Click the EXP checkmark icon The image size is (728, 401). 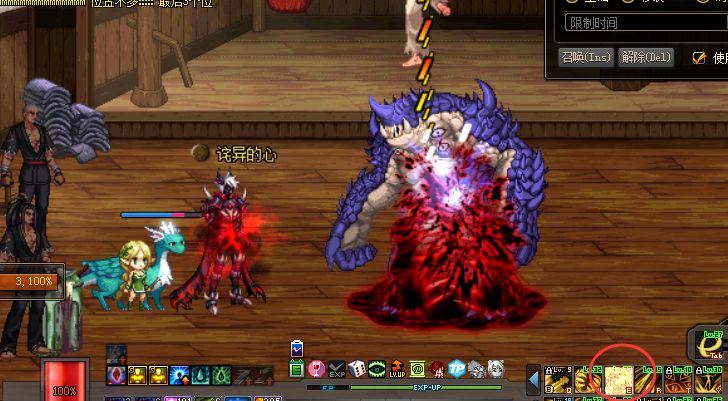[x=337, y=369]
